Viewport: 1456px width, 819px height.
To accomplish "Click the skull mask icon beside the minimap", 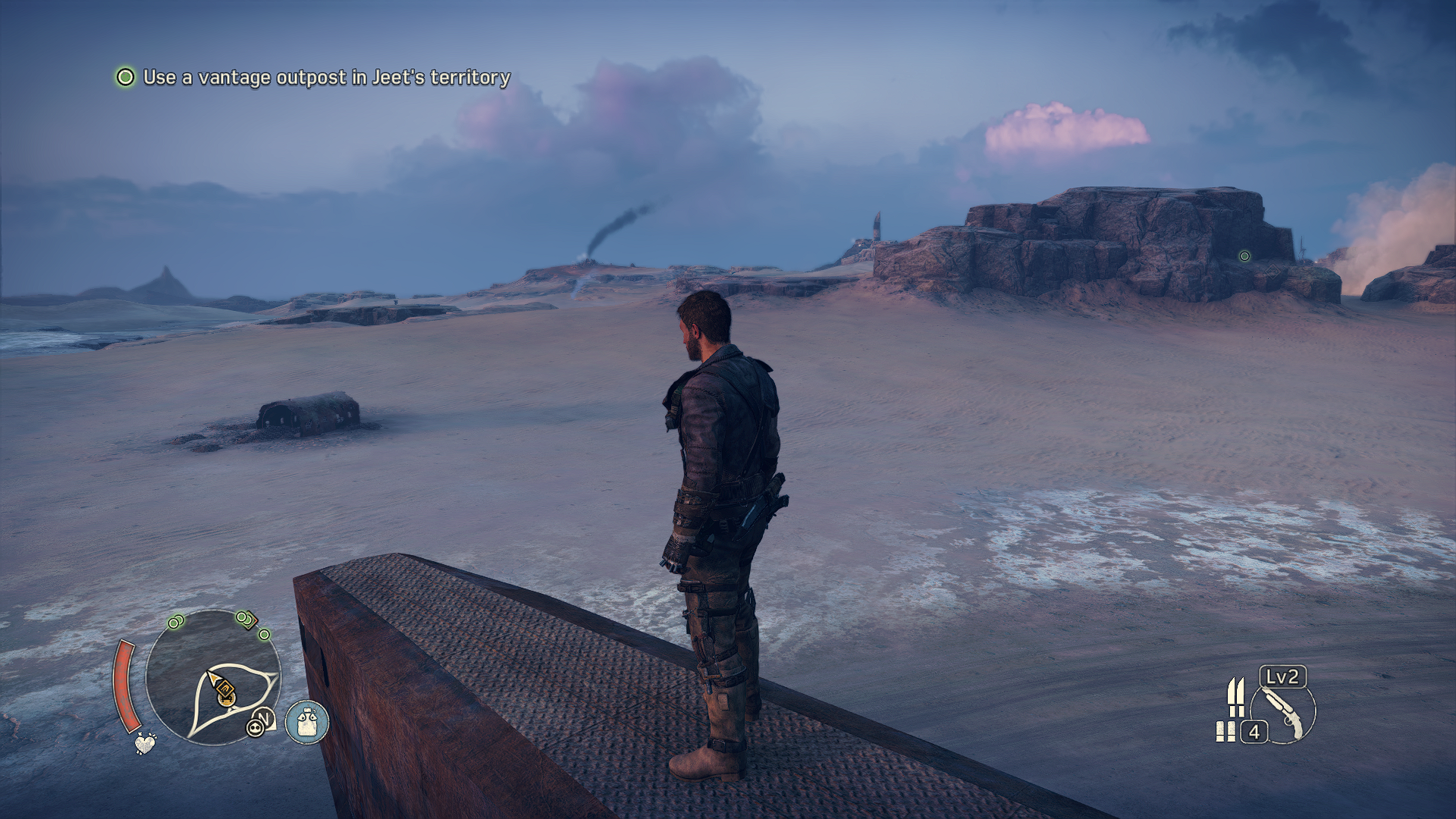I will [x=255, y=729].
